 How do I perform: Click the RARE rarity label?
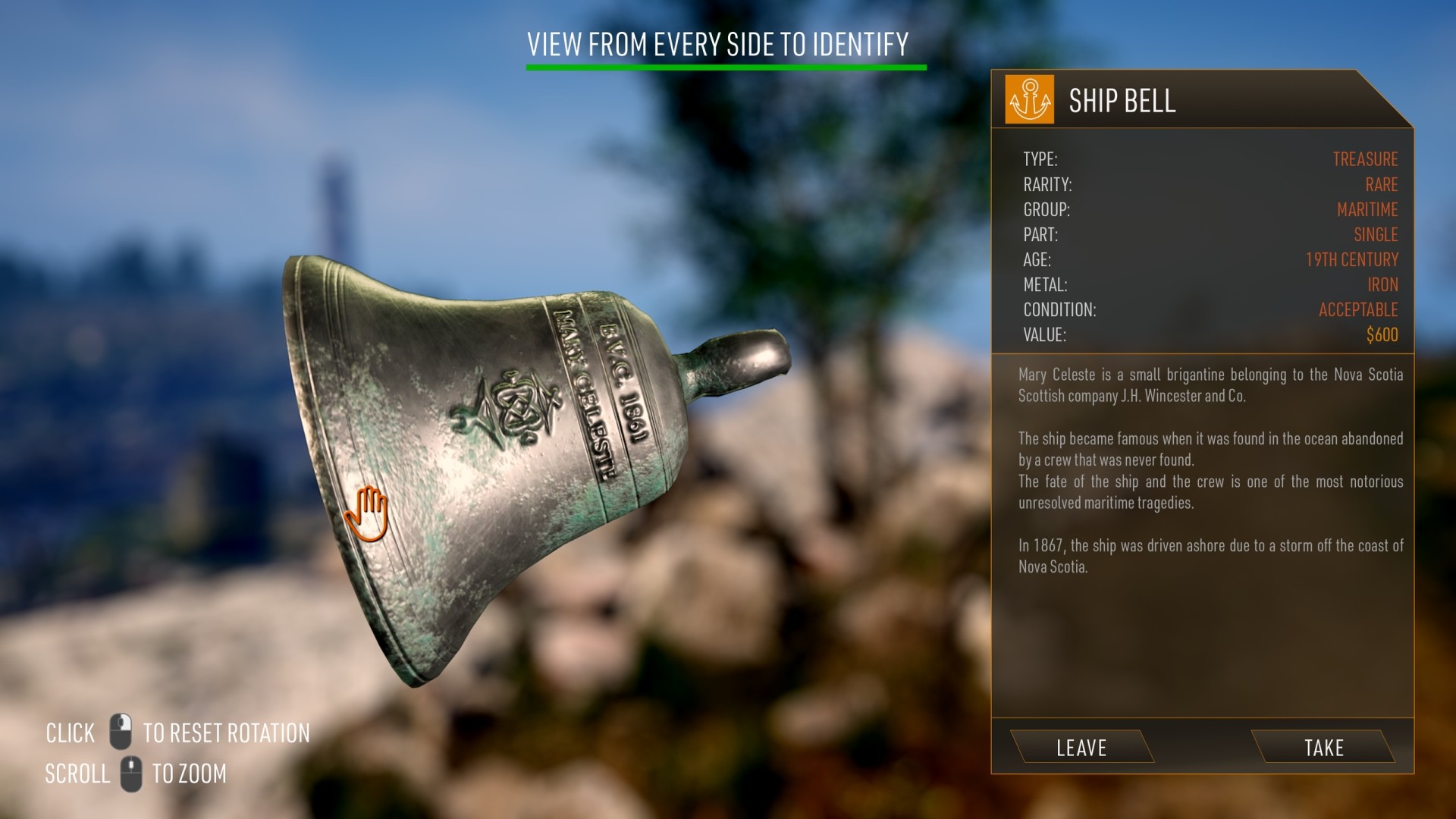(x=1382, y=185)
